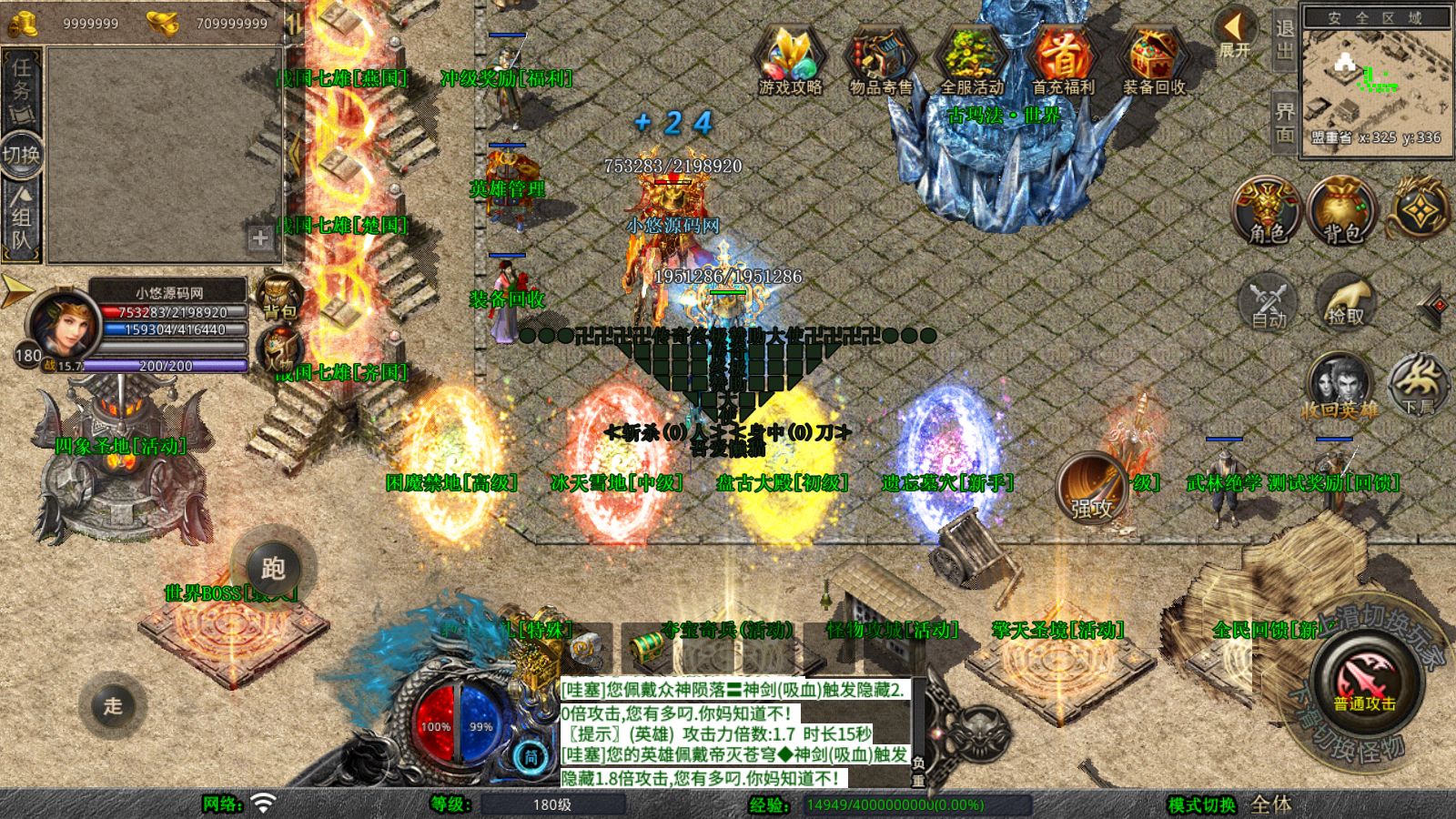Open the 首充福利 first recharge bonus
This screenshot has height=819, width=1456.
[1063, 59]
